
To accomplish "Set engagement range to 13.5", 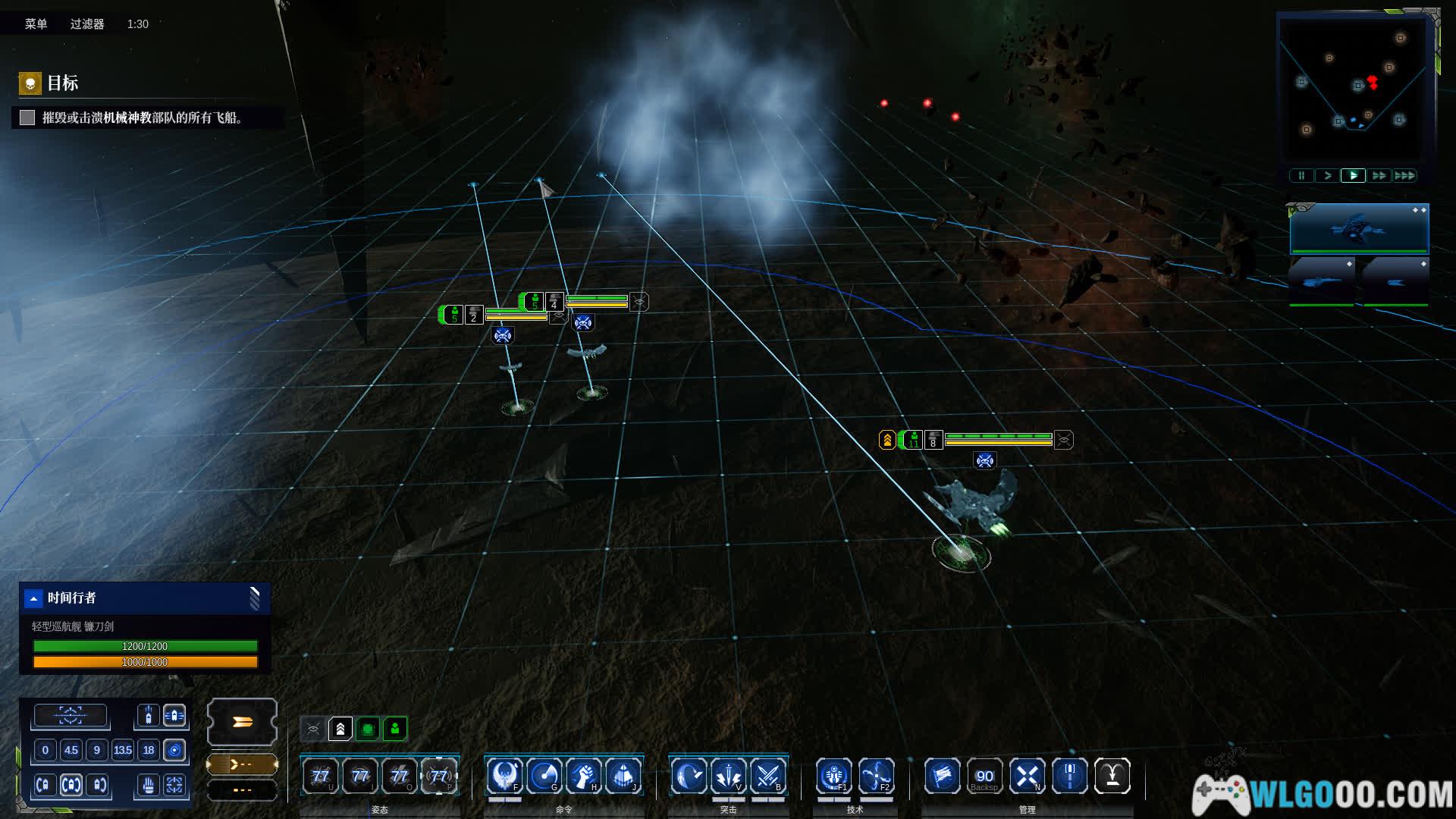I will coord(123,750).
